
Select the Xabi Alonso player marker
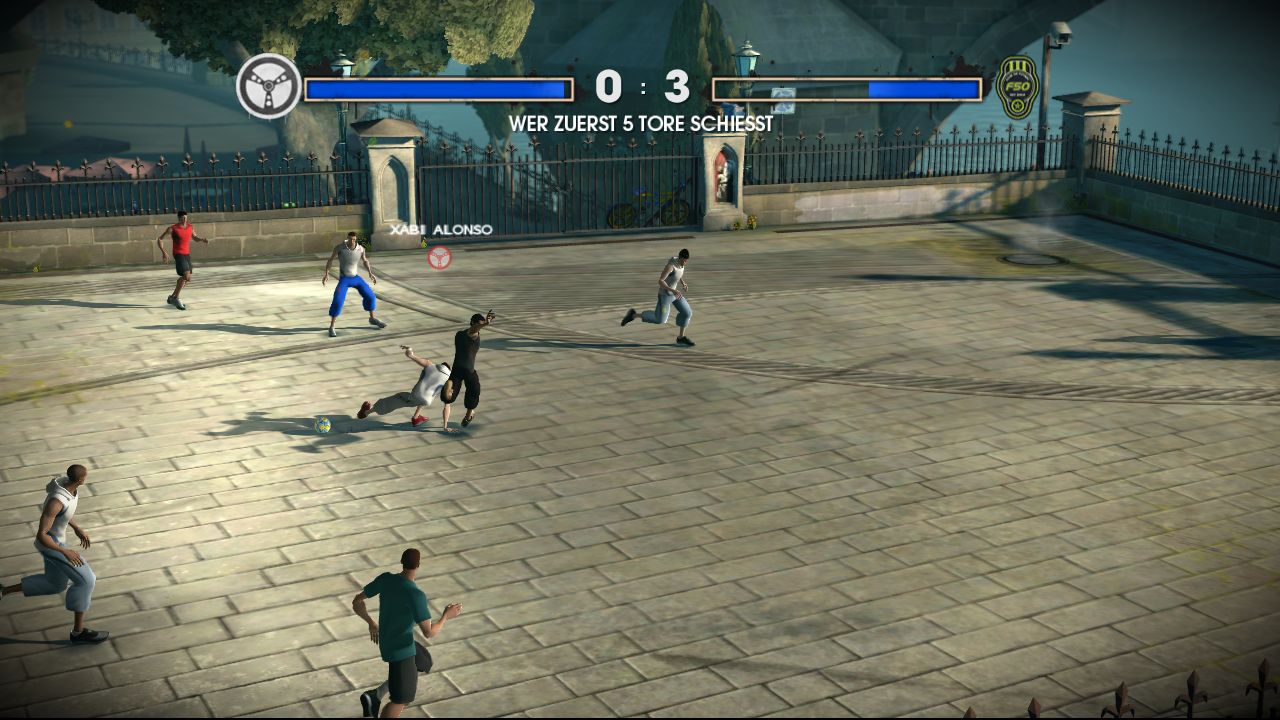point(439,257)
